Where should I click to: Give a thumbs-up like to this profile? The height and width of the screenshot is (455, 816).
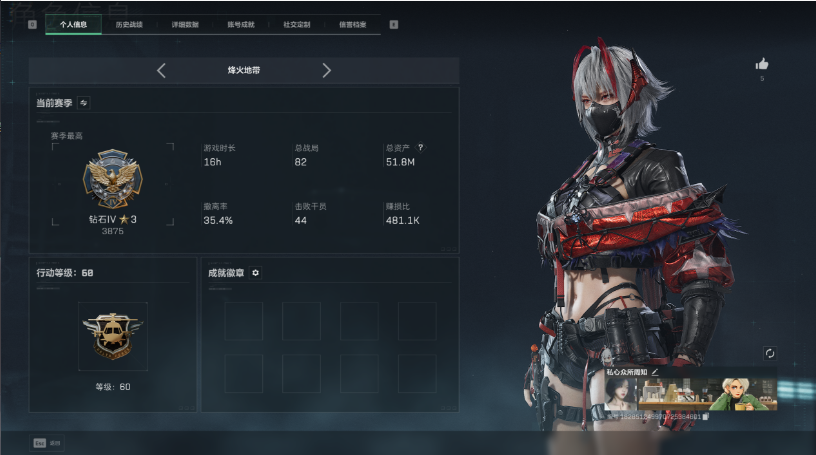pos(762,64)
